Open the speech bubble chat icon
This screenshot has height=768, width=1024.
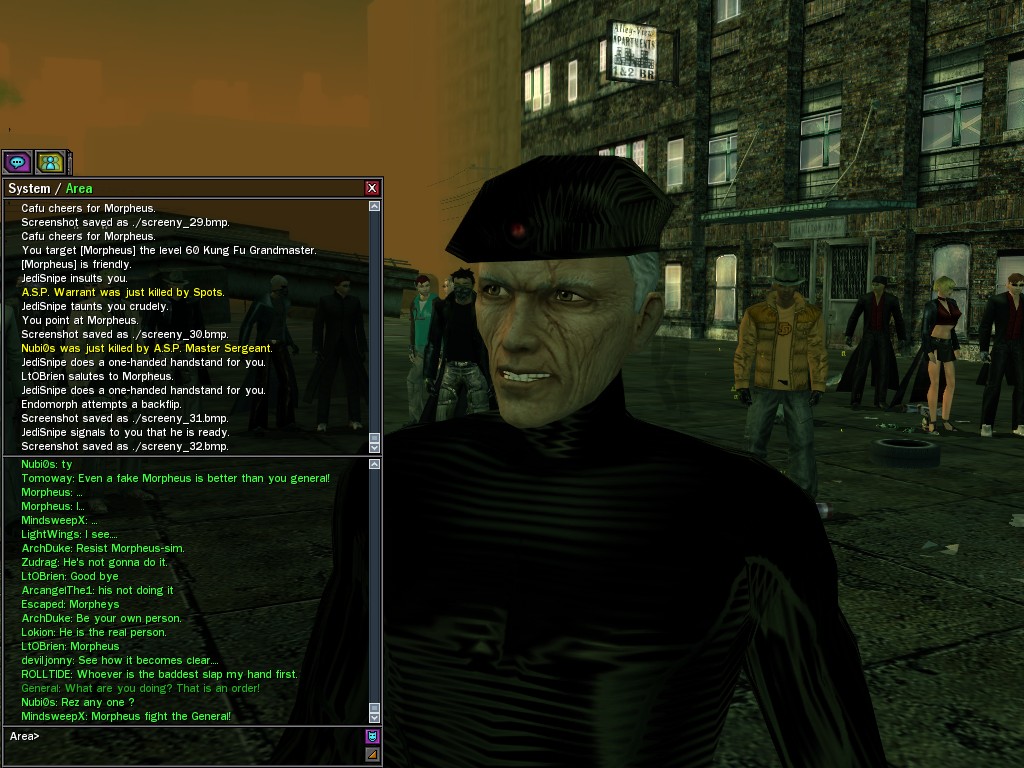[18, 161]
